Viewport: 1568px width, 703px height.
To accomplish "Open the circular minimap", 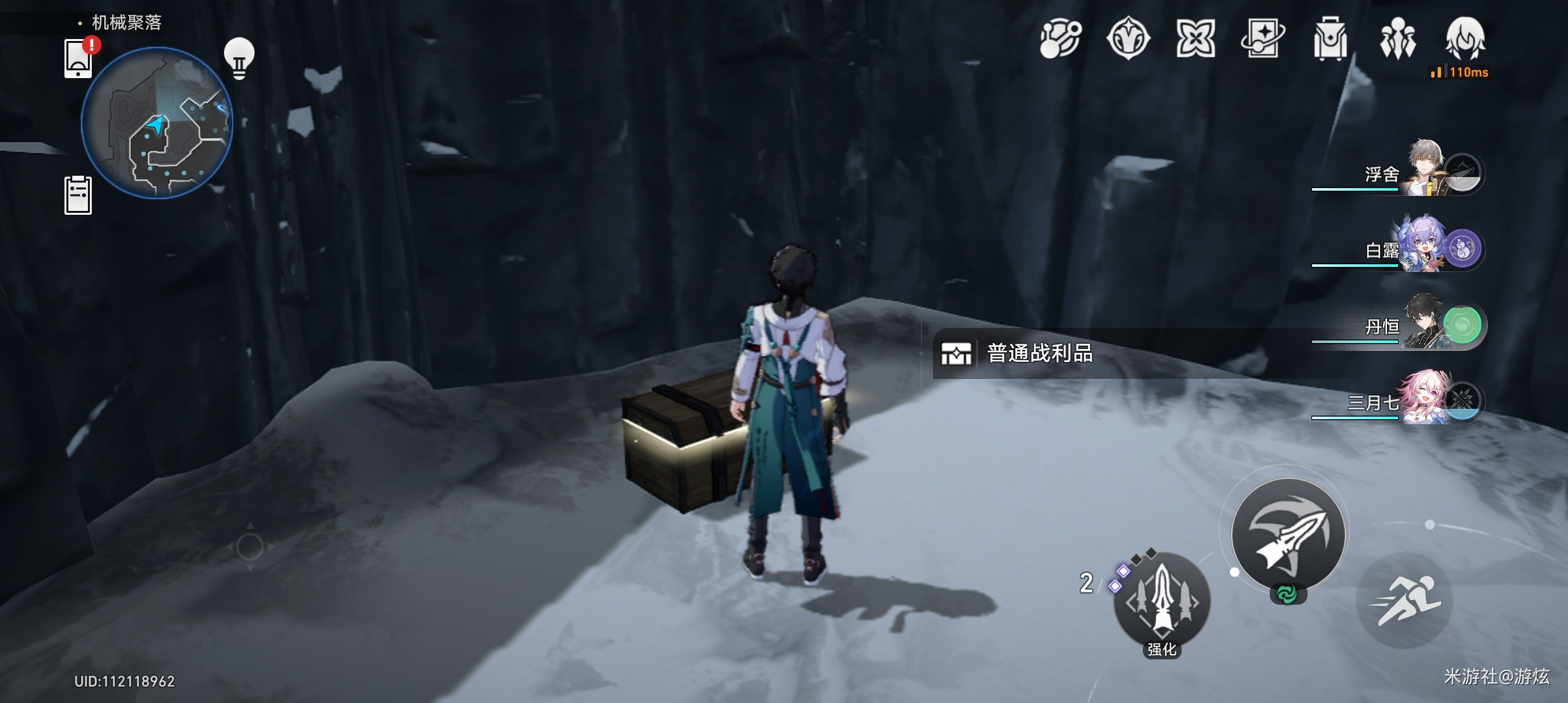I will tap(156, 122).
